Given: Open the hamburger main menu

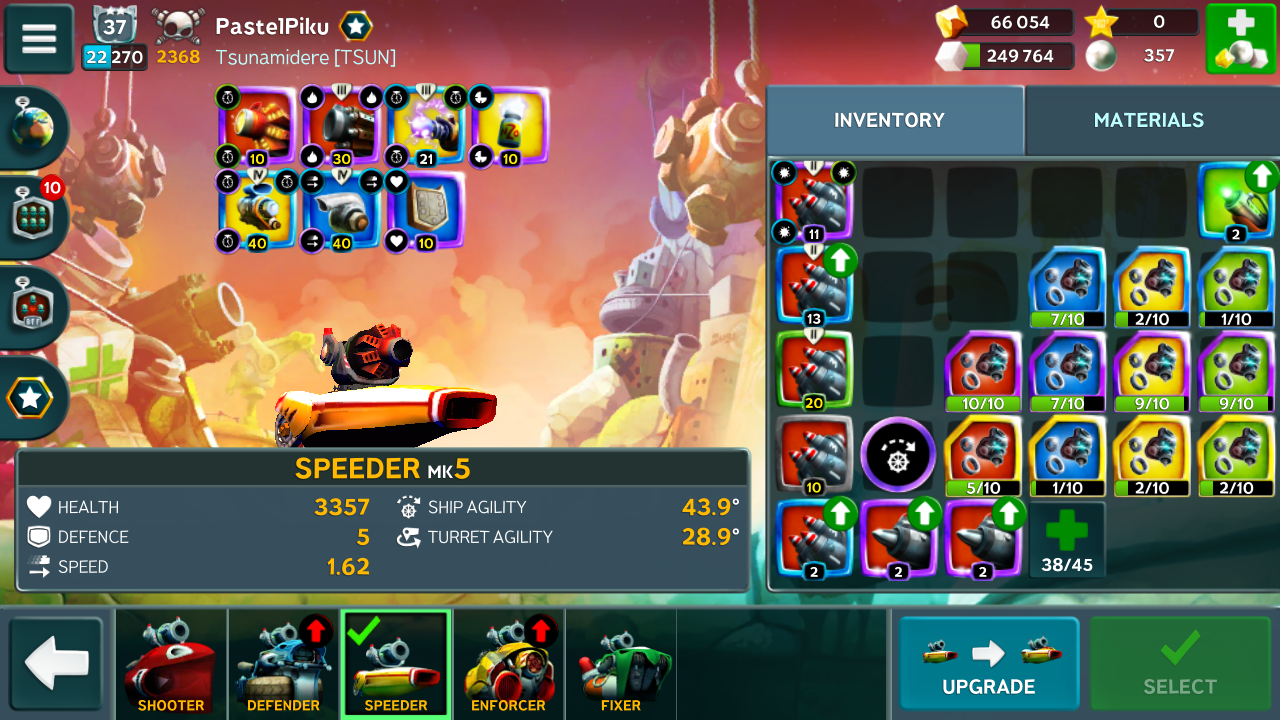Looking at the screenshot, I should [x=39, y=39].
